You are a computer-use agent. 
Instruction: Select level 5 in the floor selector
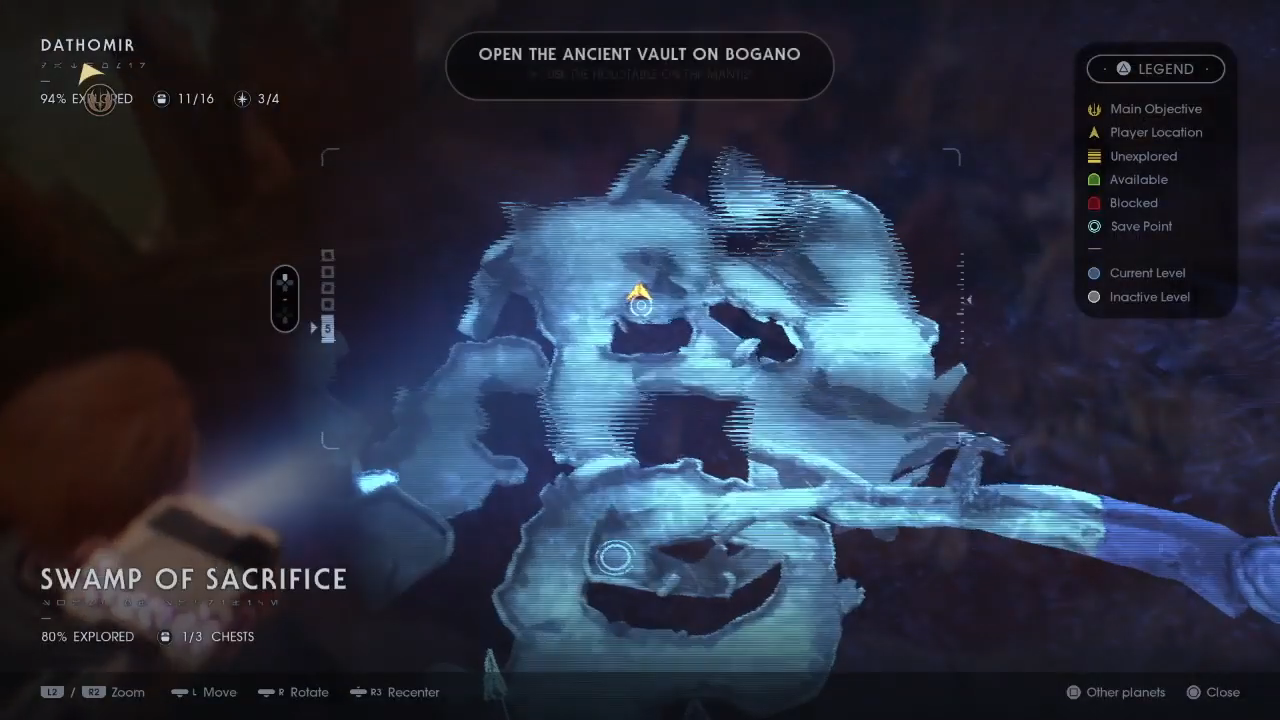327,328
